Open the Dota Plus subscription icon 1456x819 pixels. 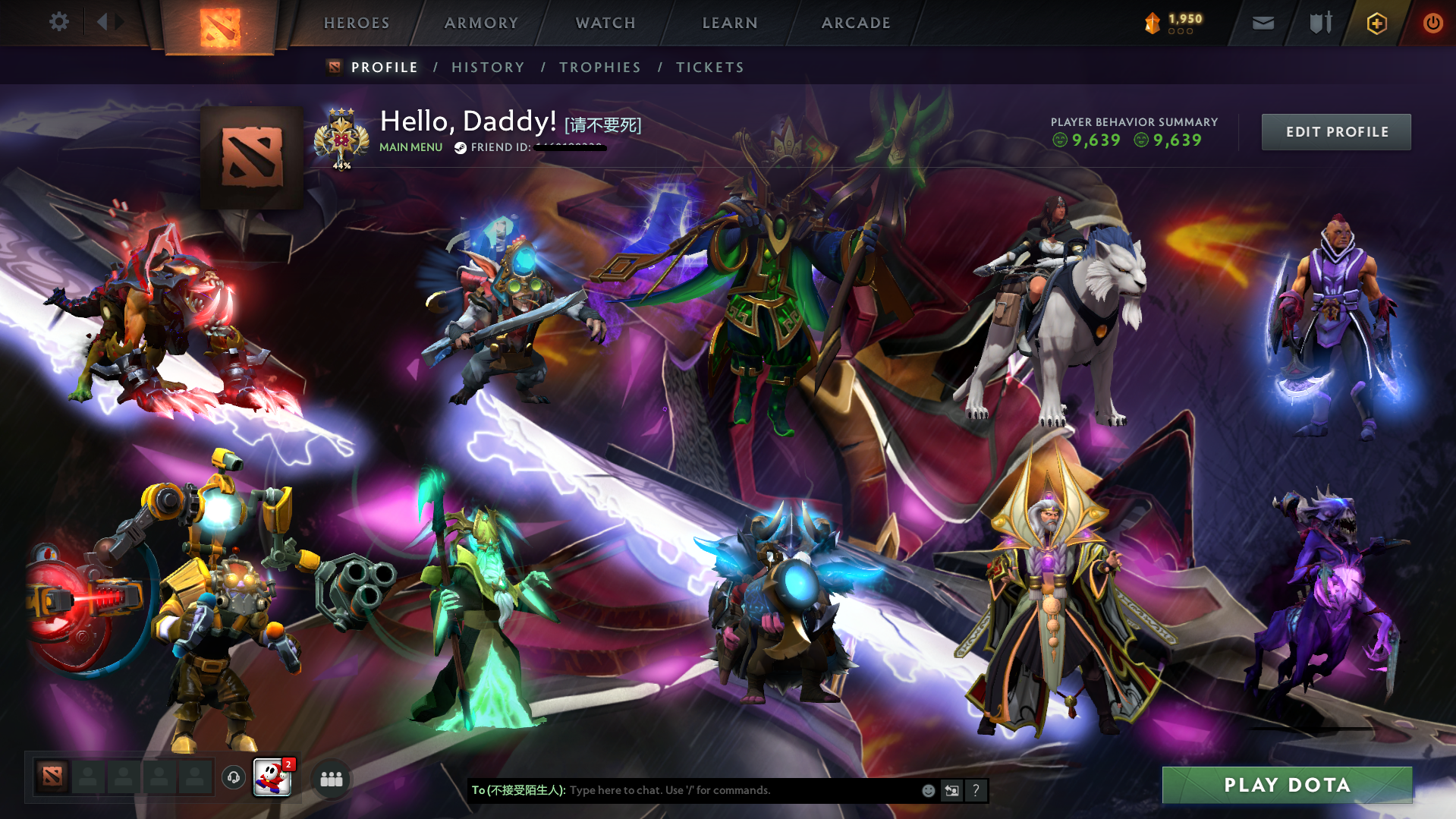(x=1377, y=23)
